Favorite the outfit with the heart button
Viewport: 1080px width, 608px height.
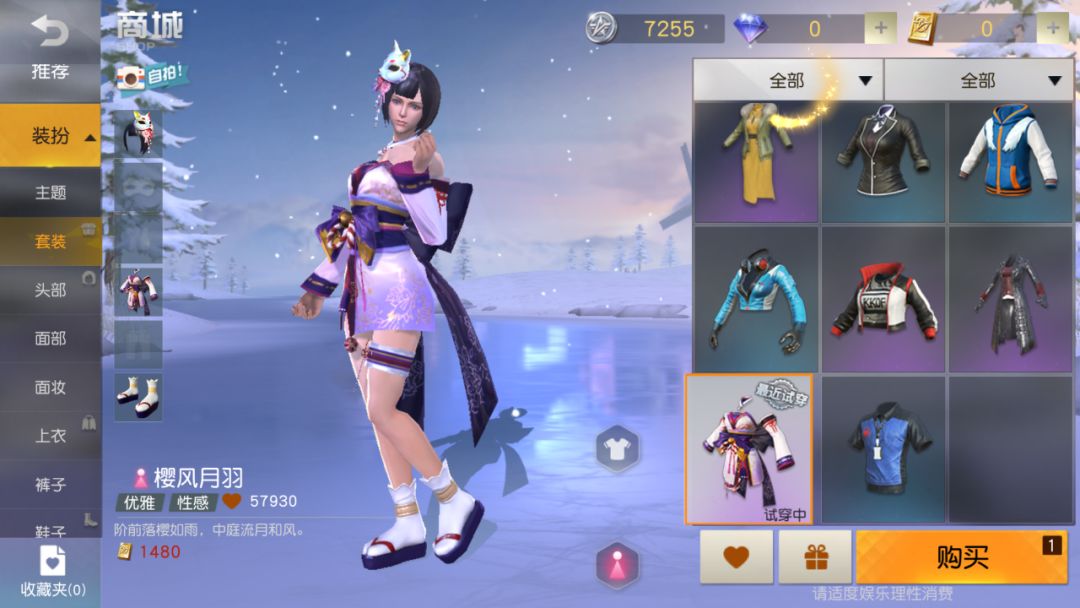point(736,557)
